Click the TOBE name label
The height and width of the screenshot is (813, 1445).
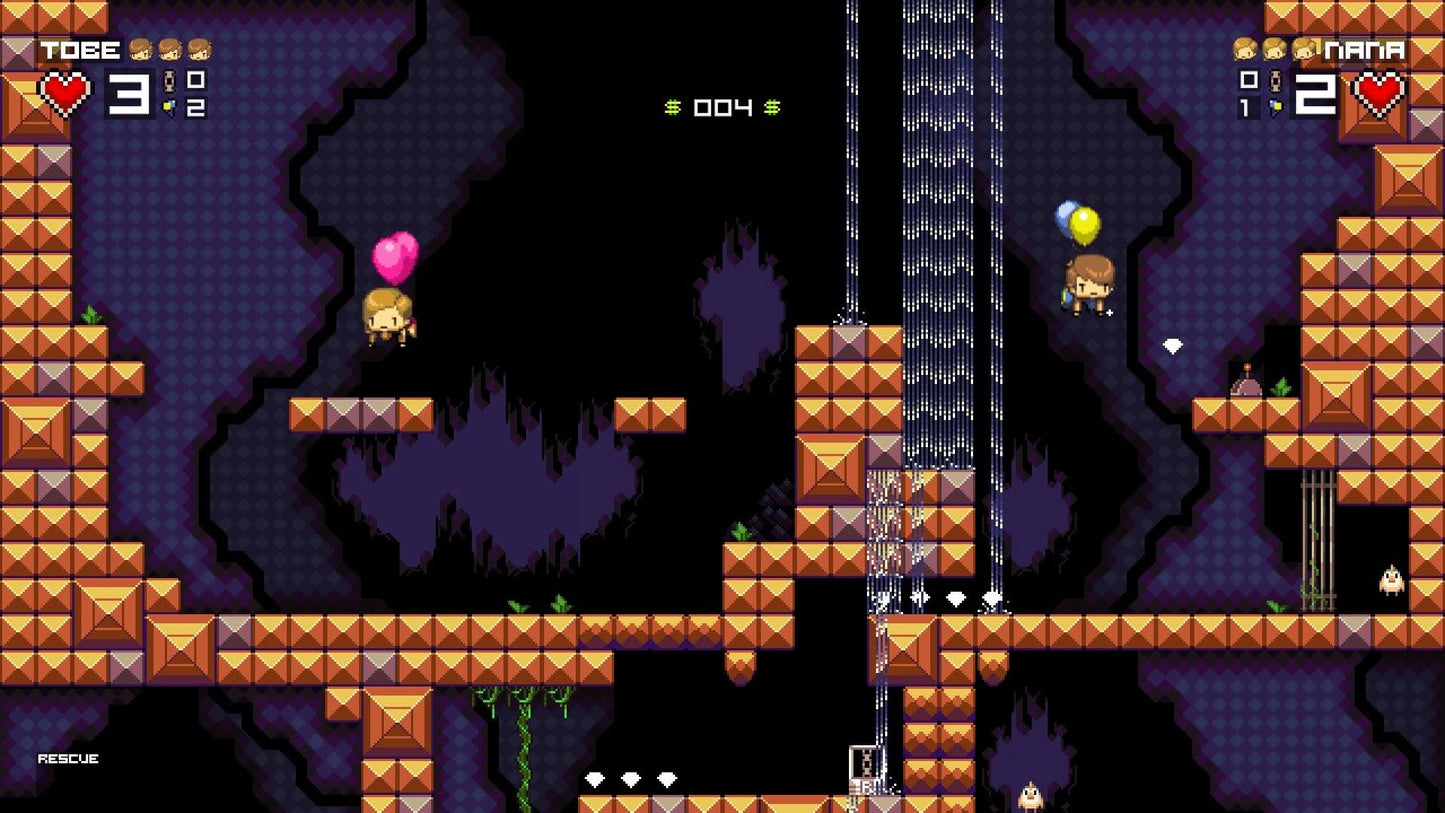pos(80,48)
